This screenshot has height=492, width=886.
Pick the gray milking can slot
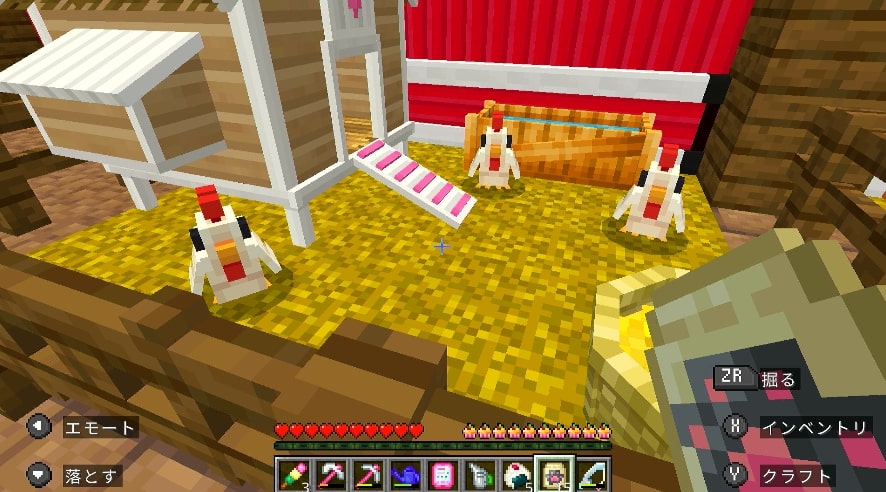click(x=480, y=473)
